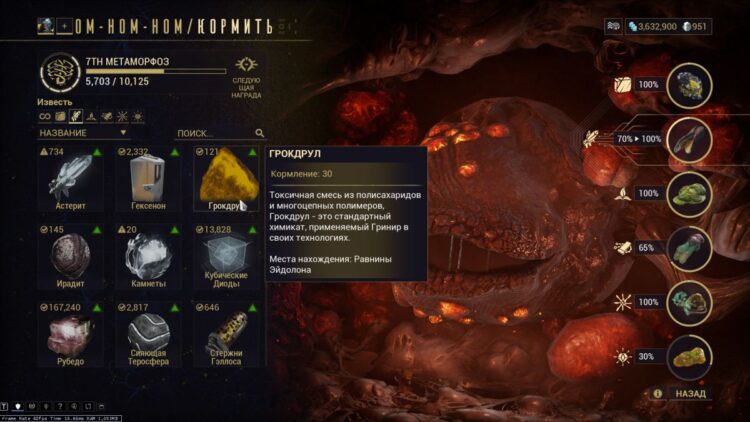Click the question mark icon in bottom toolbar
Image resolution: width=750 pixels, height=422 pixels.
[x=62, y=408]
